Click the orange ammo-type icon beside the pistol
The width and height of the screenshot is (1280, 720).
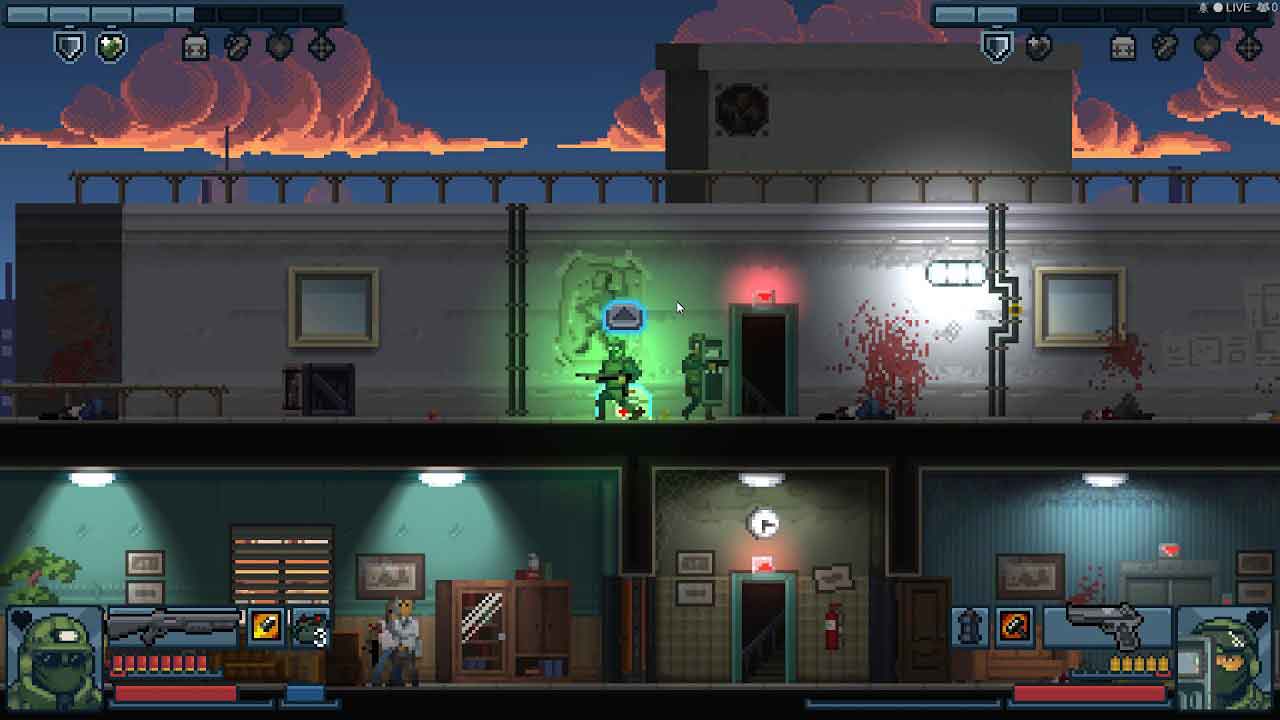point(1015,627)
